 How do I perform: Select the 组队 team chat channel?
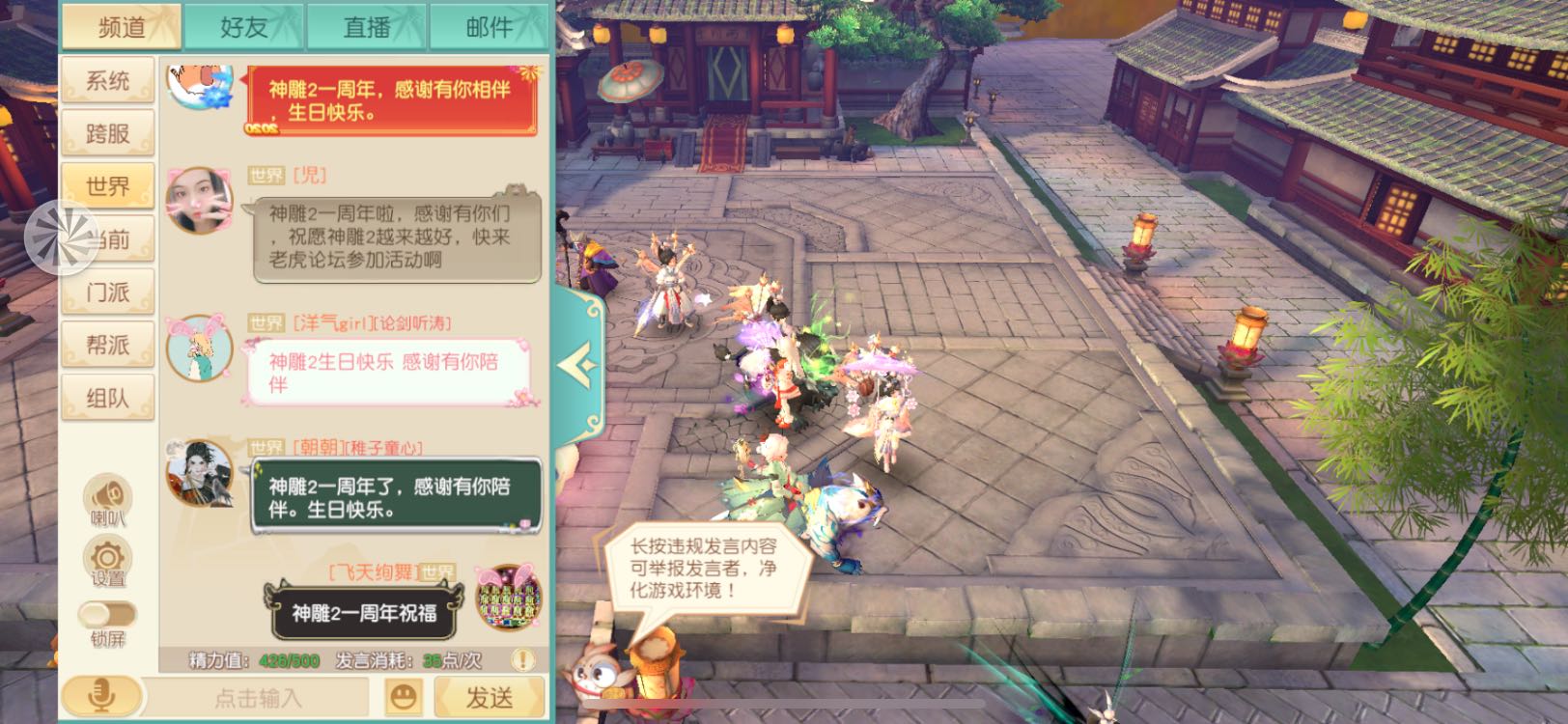pyautogui.click(x=107, y=396)
